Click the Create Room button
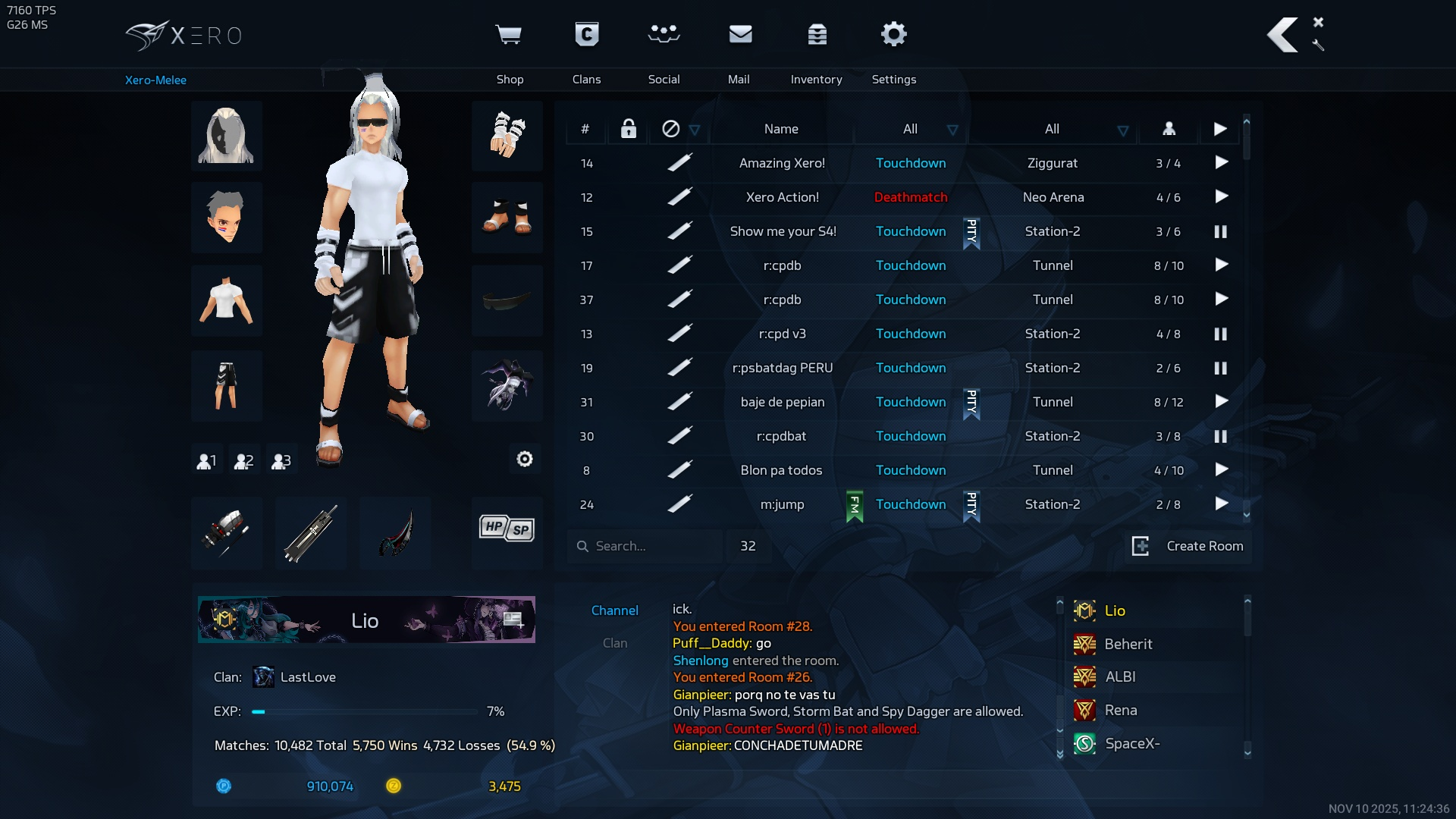 coord(1188,546)
